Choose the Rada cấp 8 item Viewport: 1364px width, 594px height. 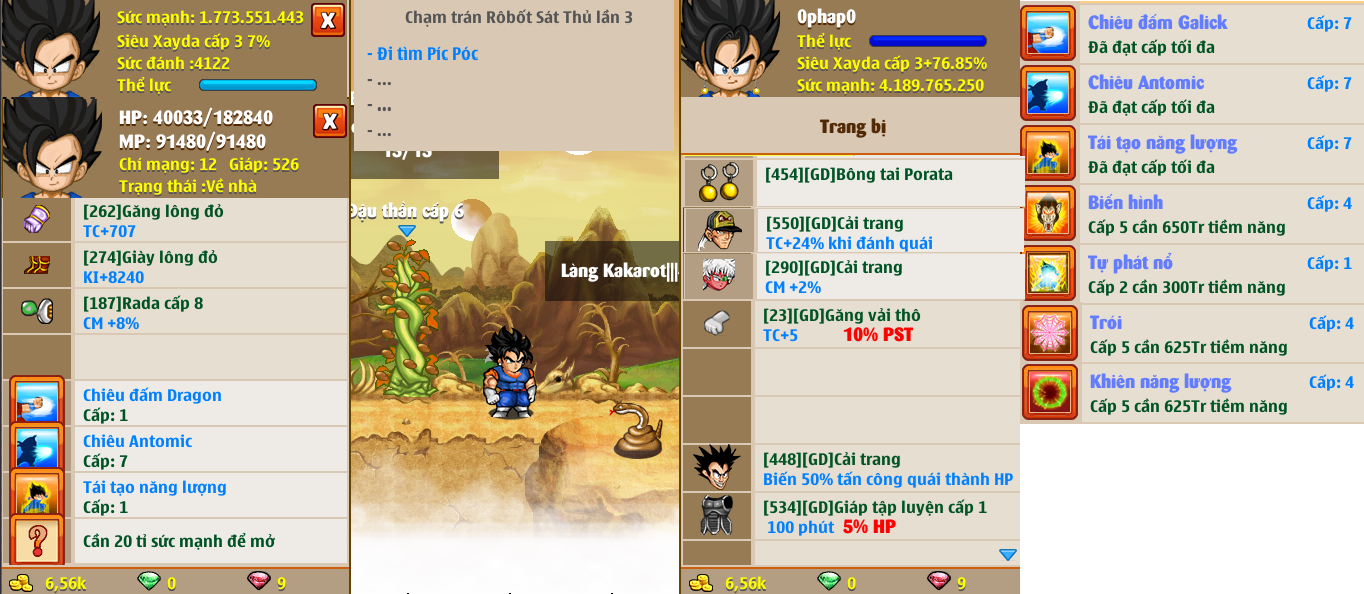pyautogui.click(x=210, y=313)
